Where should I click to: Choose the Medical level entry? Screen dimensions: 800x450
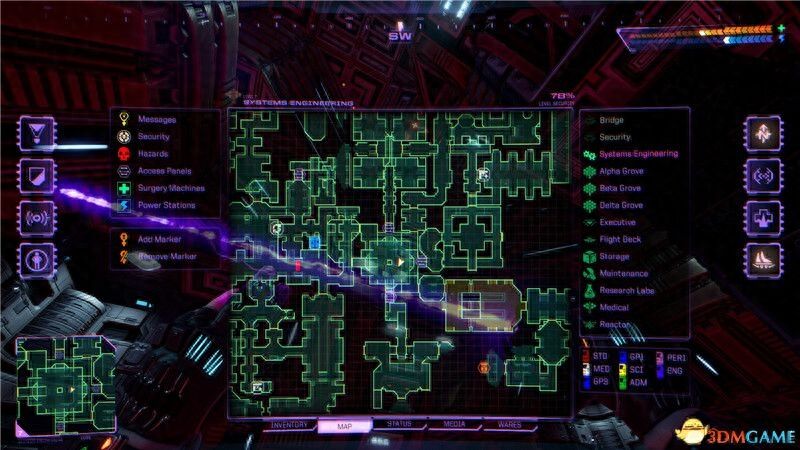[614, 307]
